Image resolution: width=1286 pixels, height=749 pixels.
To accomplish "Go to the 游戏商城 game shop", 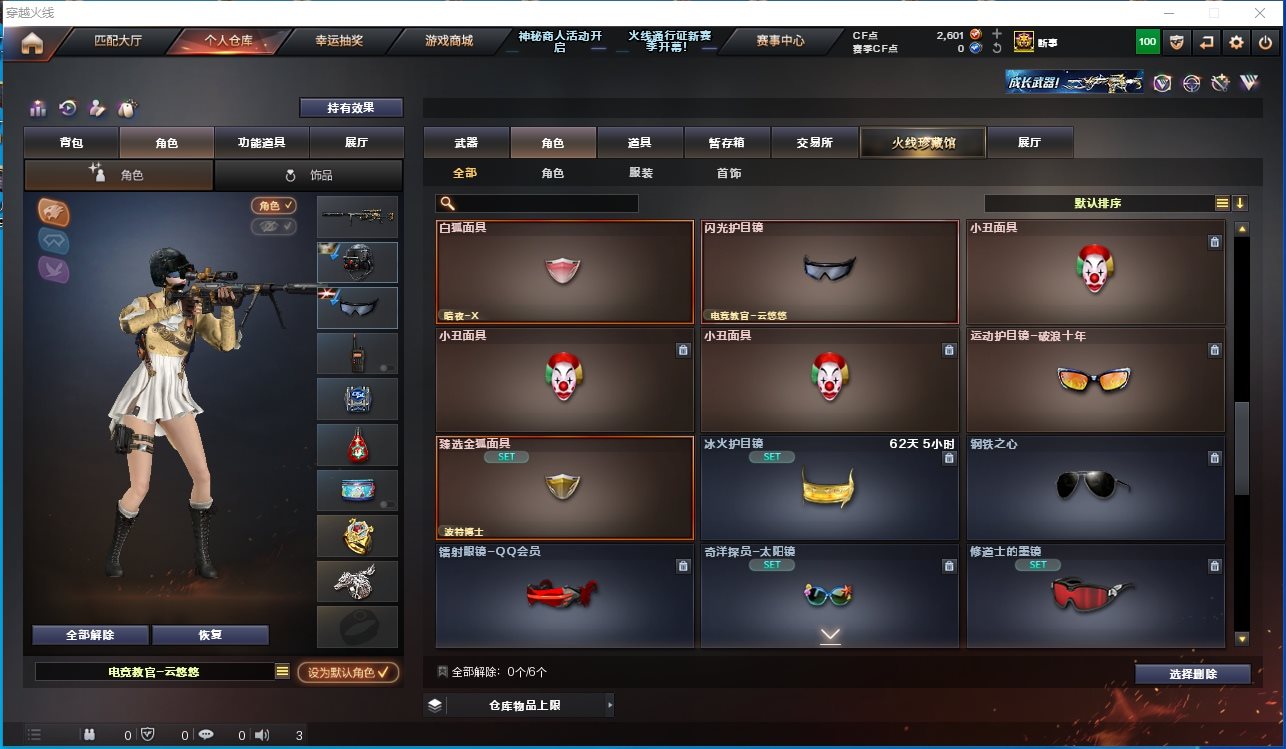I will click(448, 41).
